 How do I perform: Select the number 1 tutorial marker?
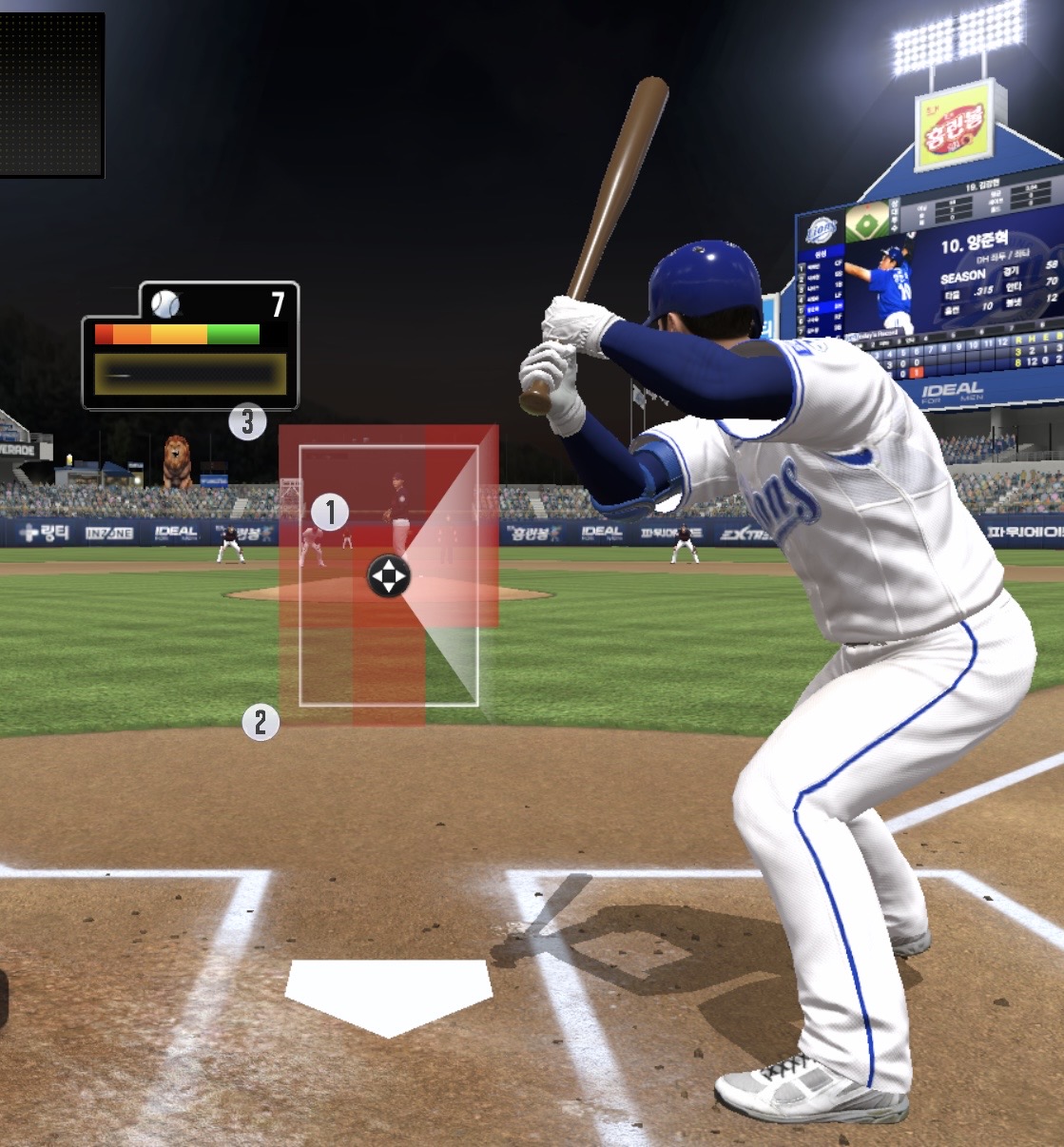(x=330, y=513)
